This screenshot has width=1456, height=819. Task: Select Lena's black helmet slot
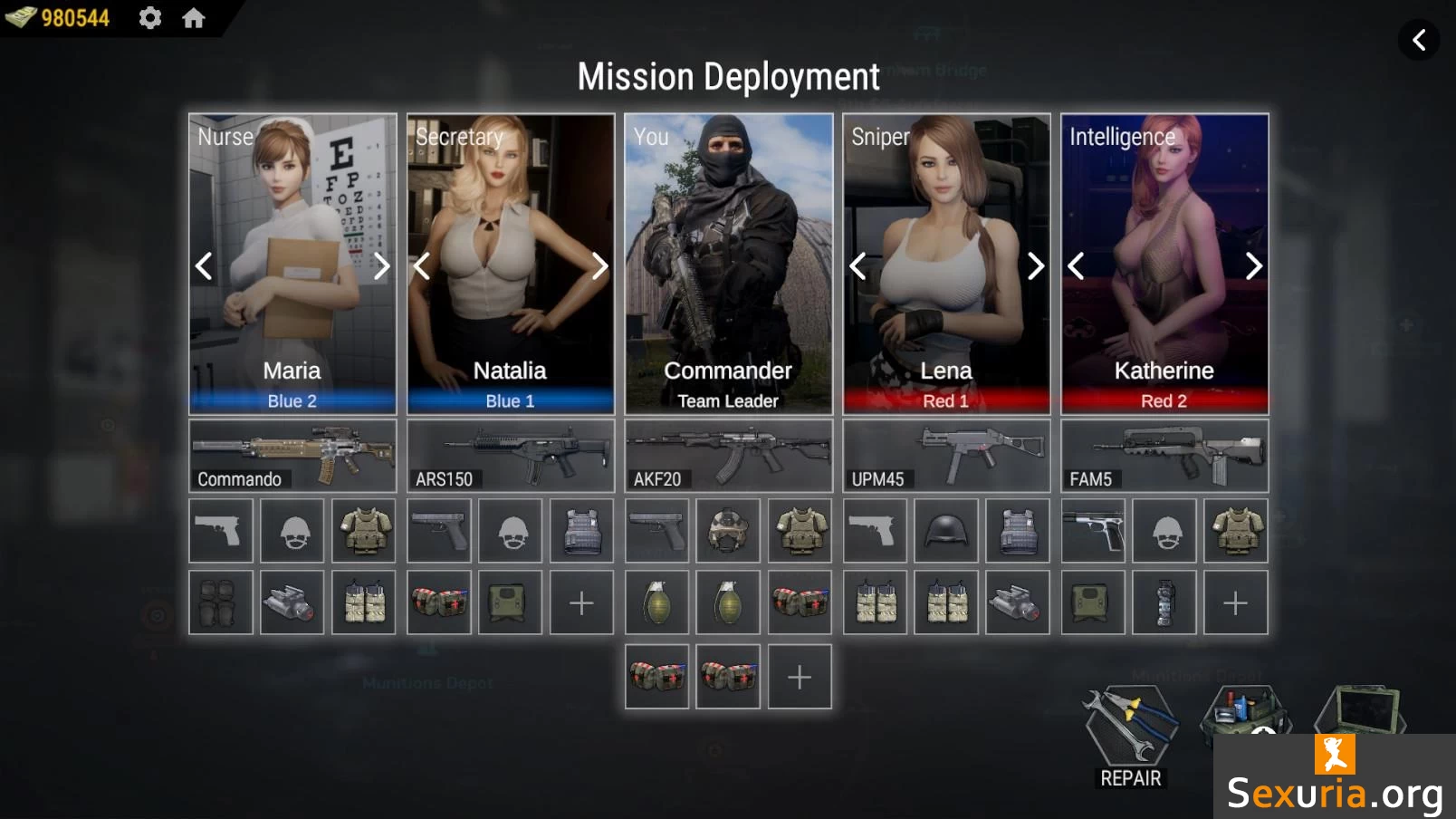tap(946, 531)
